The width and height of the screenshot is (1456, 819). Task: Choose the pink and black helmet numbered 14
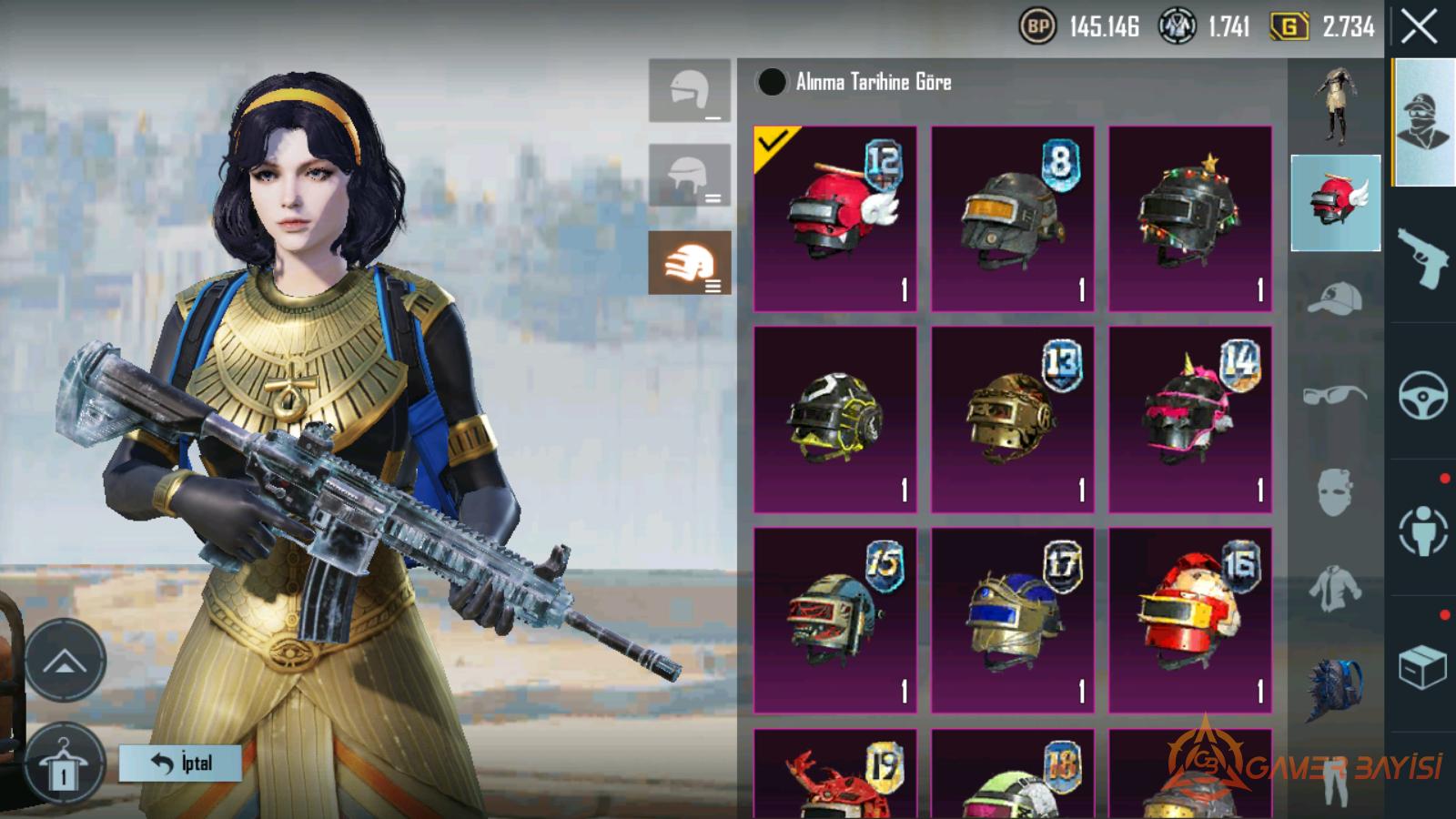[1189, 420]
